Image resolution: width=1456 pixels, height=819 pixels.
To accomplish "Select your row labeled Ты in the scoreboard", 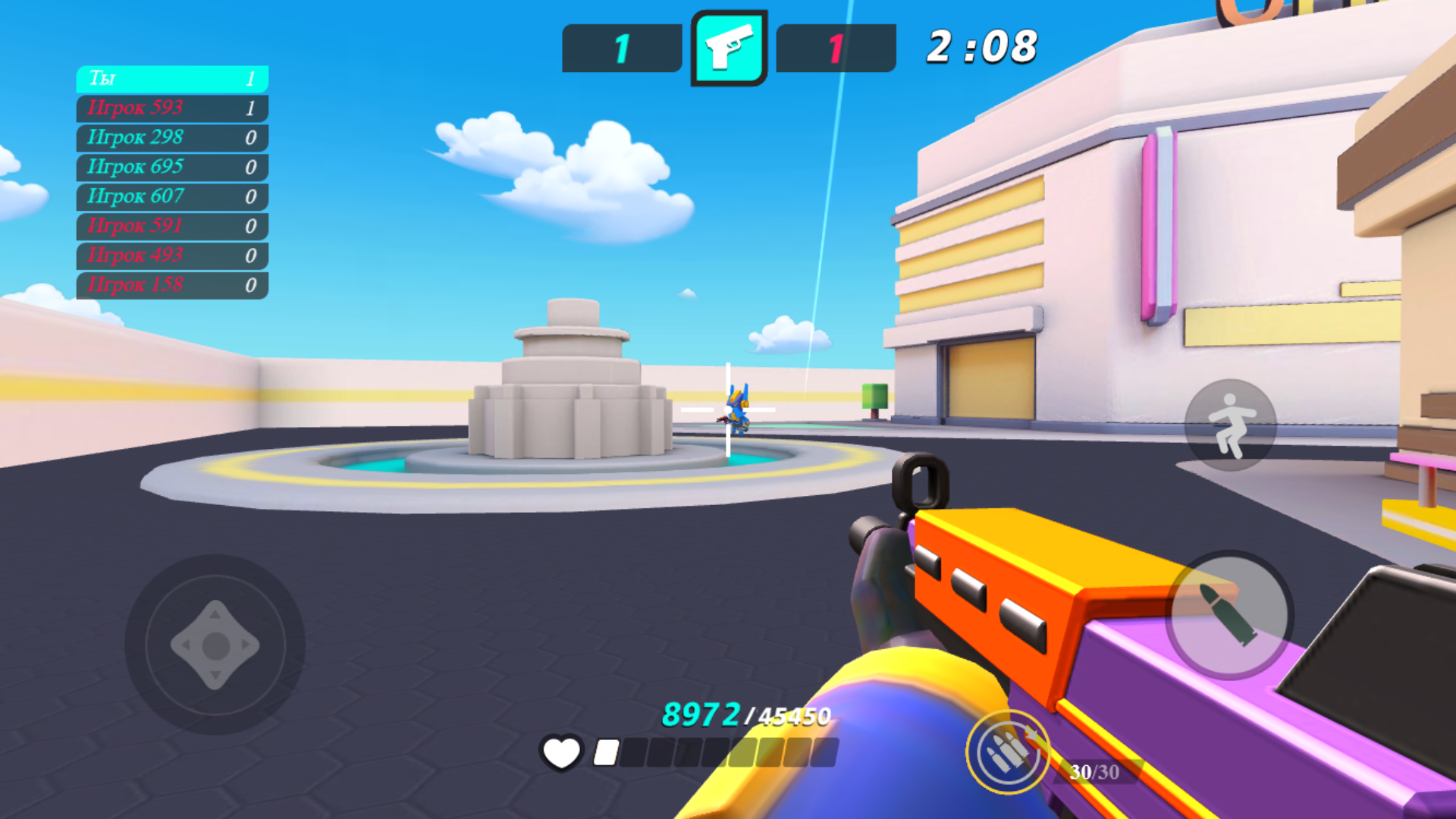I will pyautogui.click(x=172, y=79).
